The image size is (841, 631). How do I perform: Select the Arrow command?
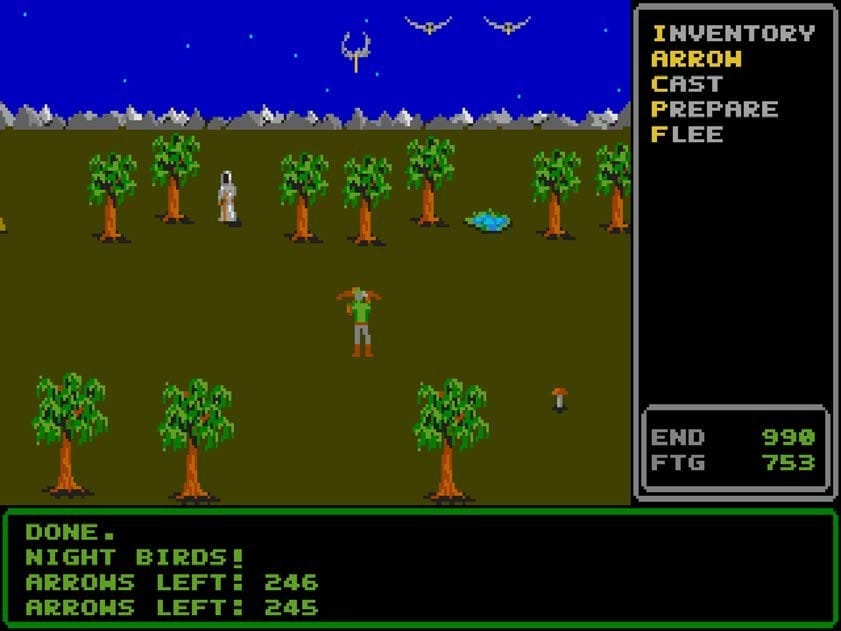pyautogui.click(x=697, y=59)
